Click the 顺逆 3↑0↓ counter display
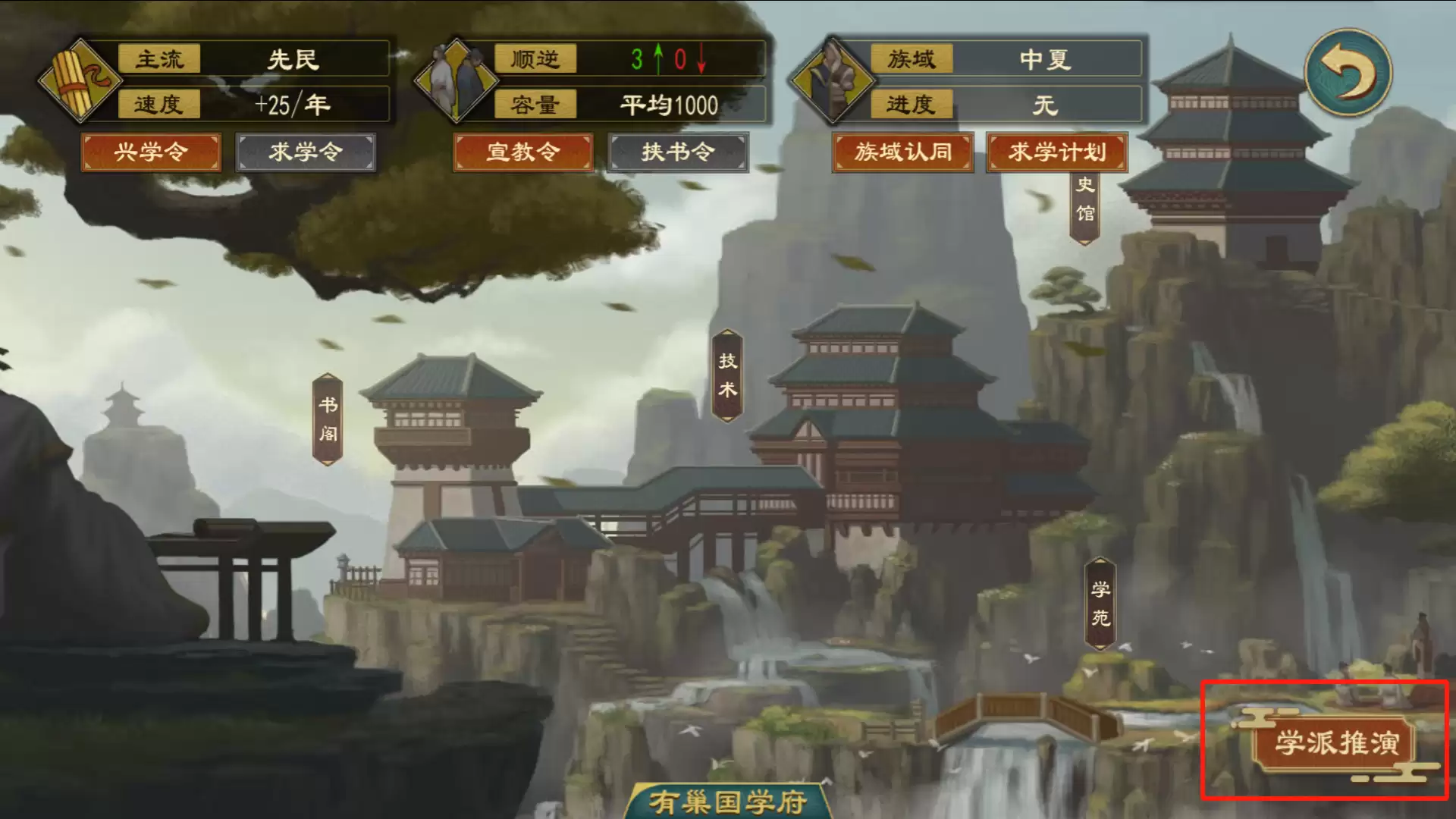 coord(666,60)
